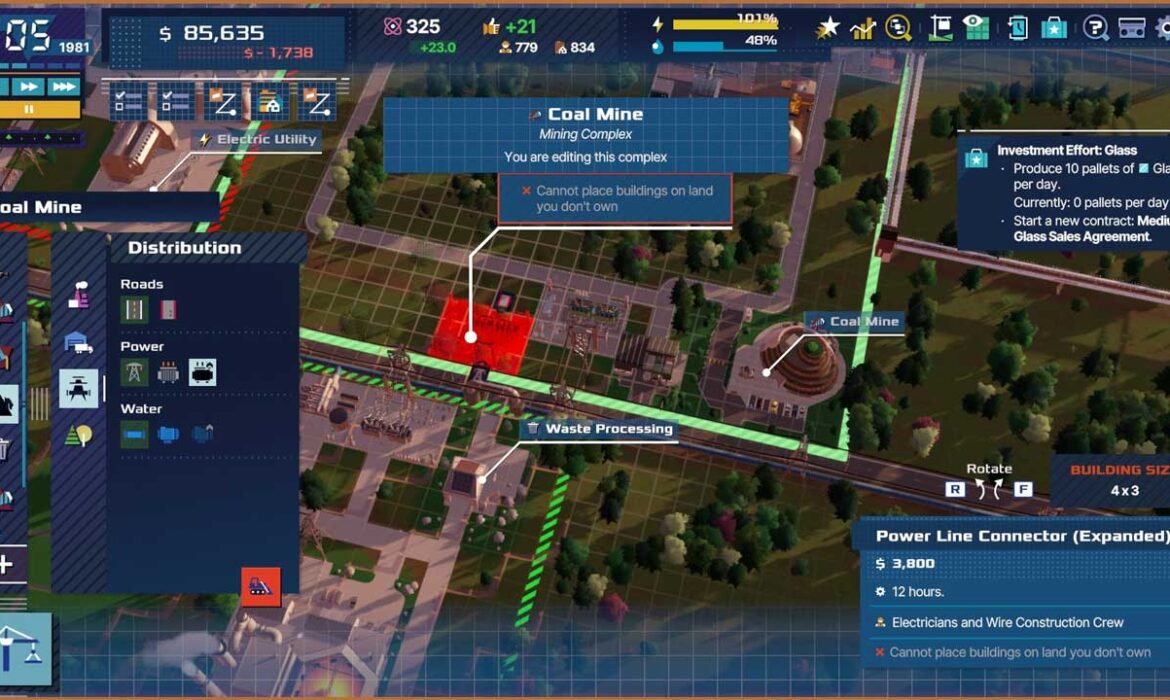Set game speed to fastest triple-arrow
1170x700 pixels.
(64, 87)
